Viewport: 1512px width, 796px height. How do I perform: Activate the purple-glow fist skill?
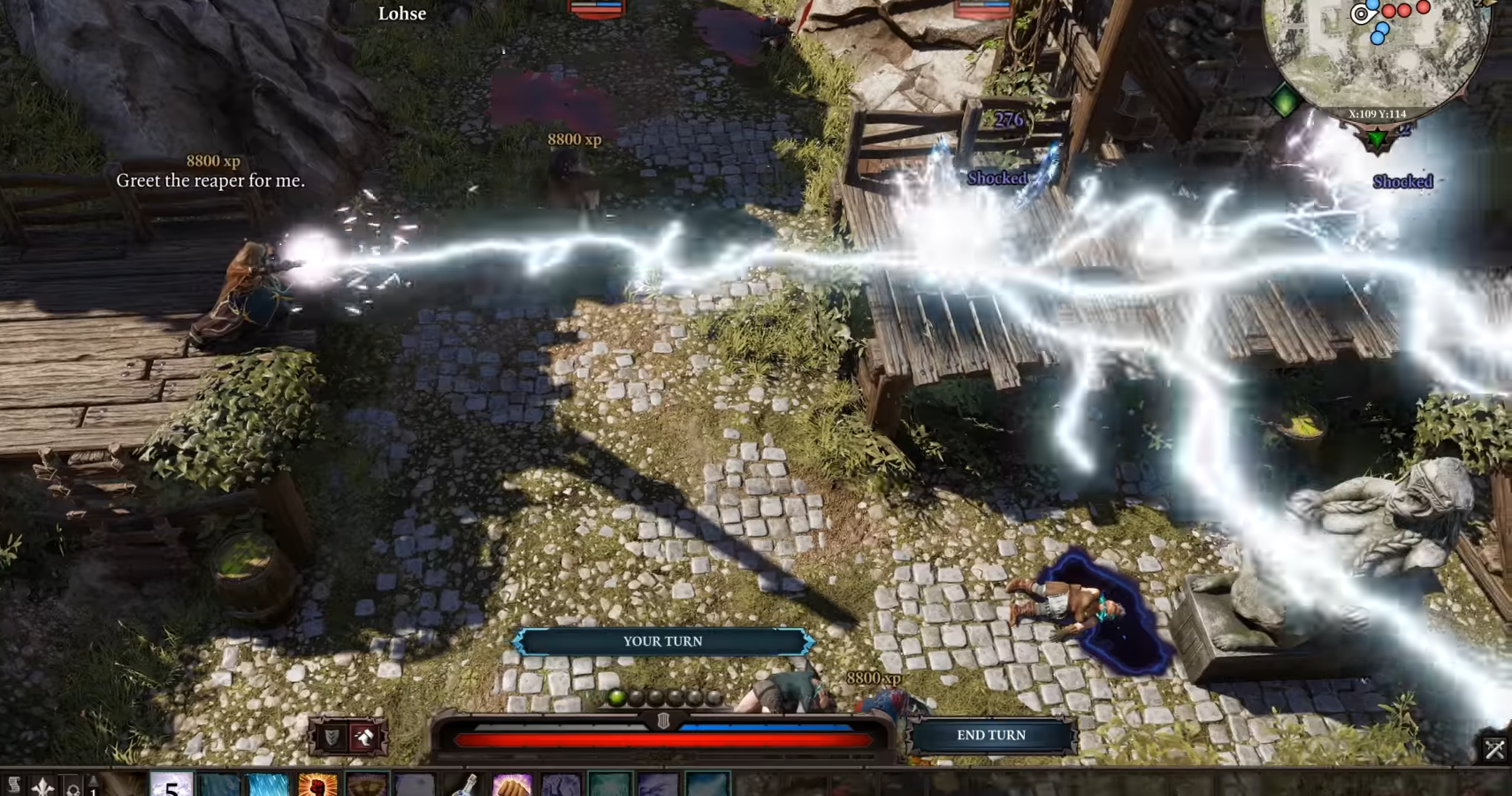click(x=511, y=785)
